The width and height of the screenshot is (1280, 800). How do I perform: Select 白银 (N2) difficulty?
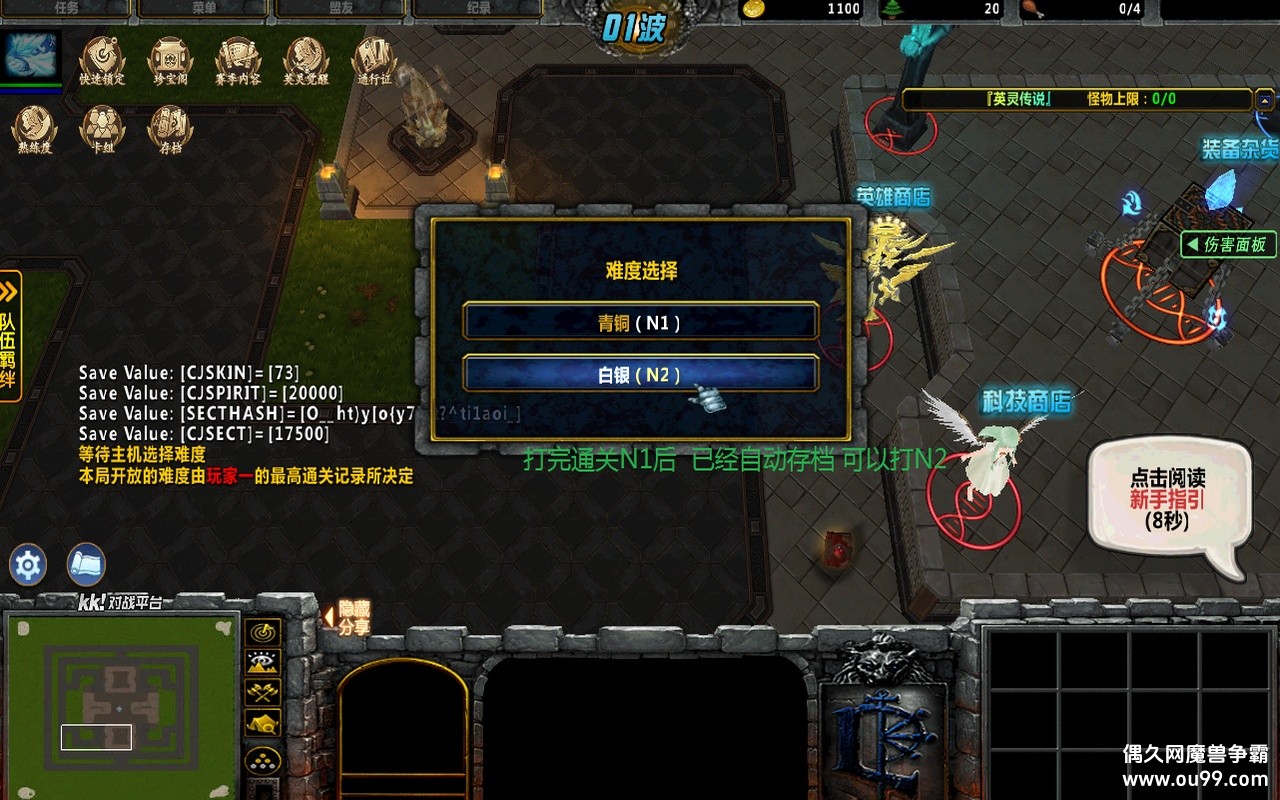tap(640, 374)
